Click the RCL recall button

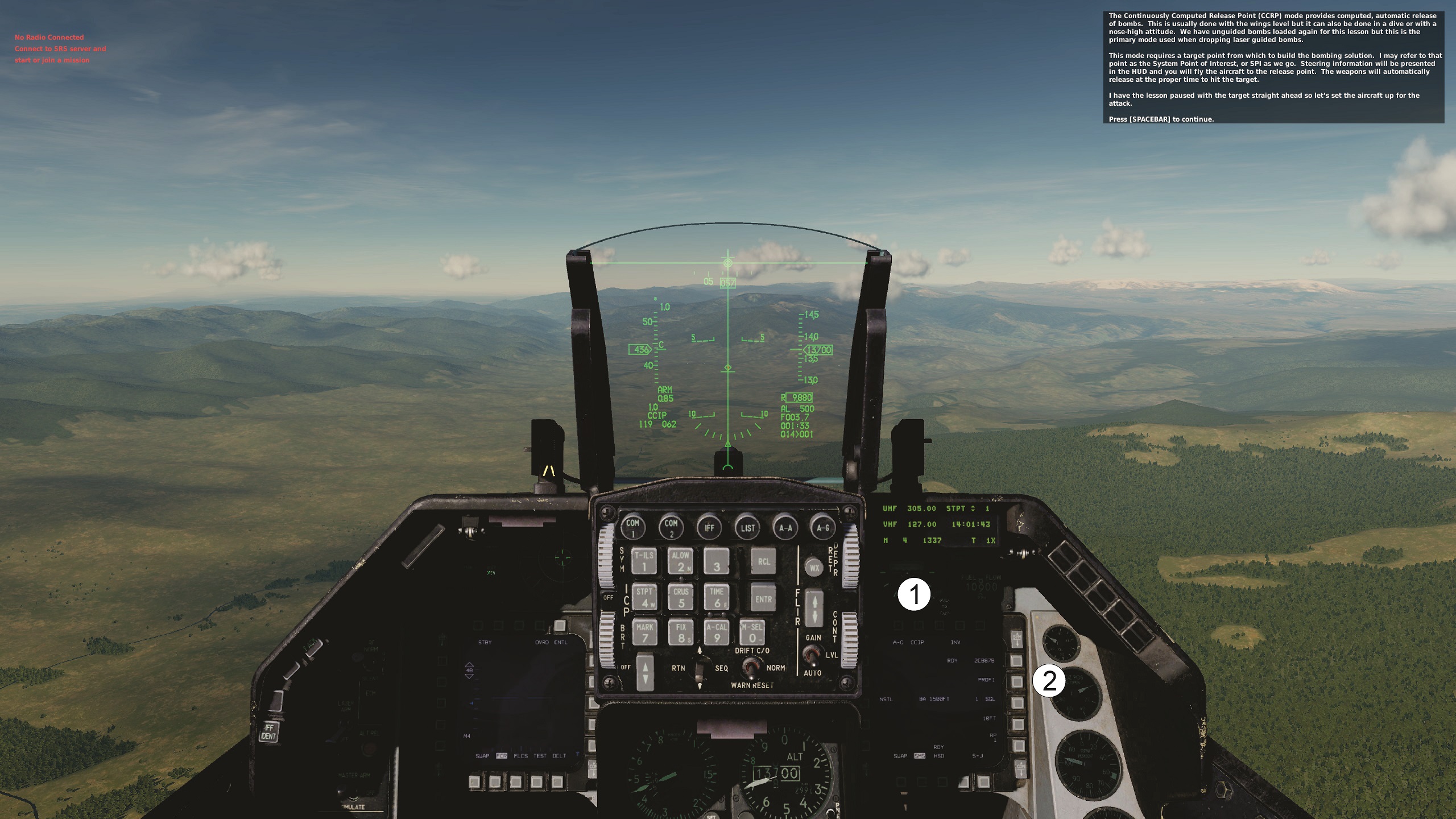[x=763, y=561]
